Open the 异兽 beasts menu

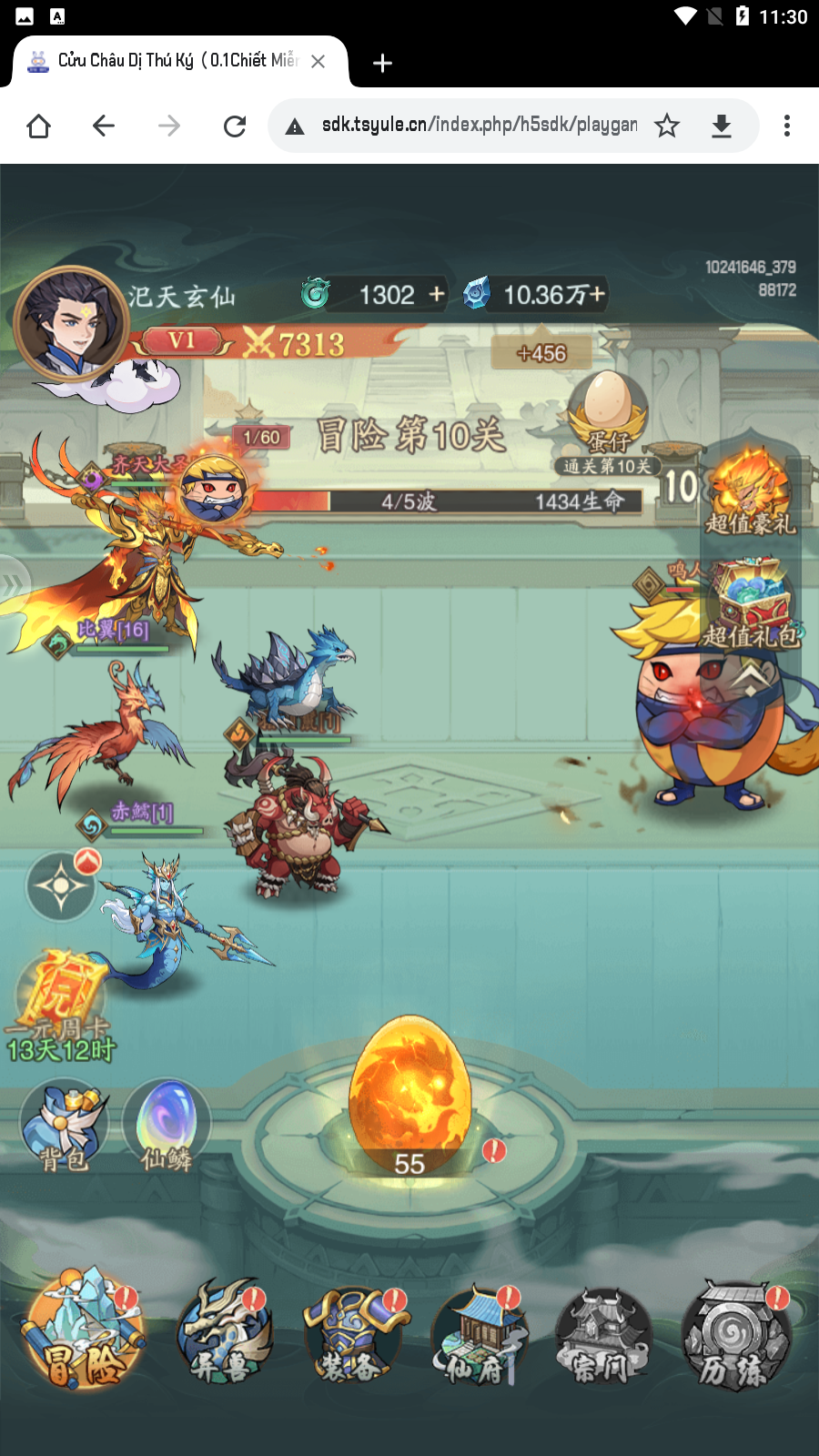224,1335
